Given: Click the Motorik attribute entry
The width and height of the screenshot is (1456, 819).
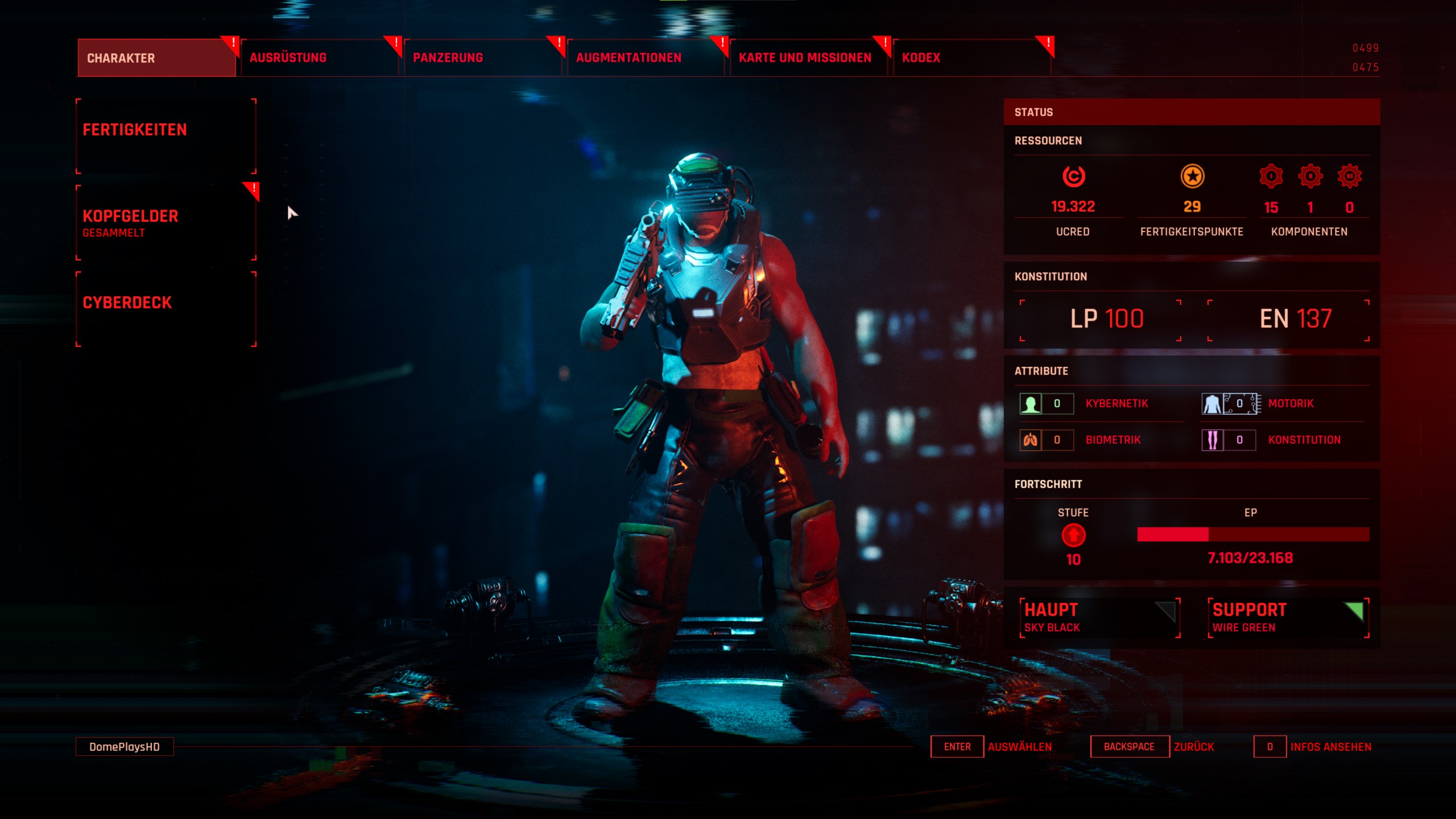Looking at the screenshot, I should point(1290,404).
